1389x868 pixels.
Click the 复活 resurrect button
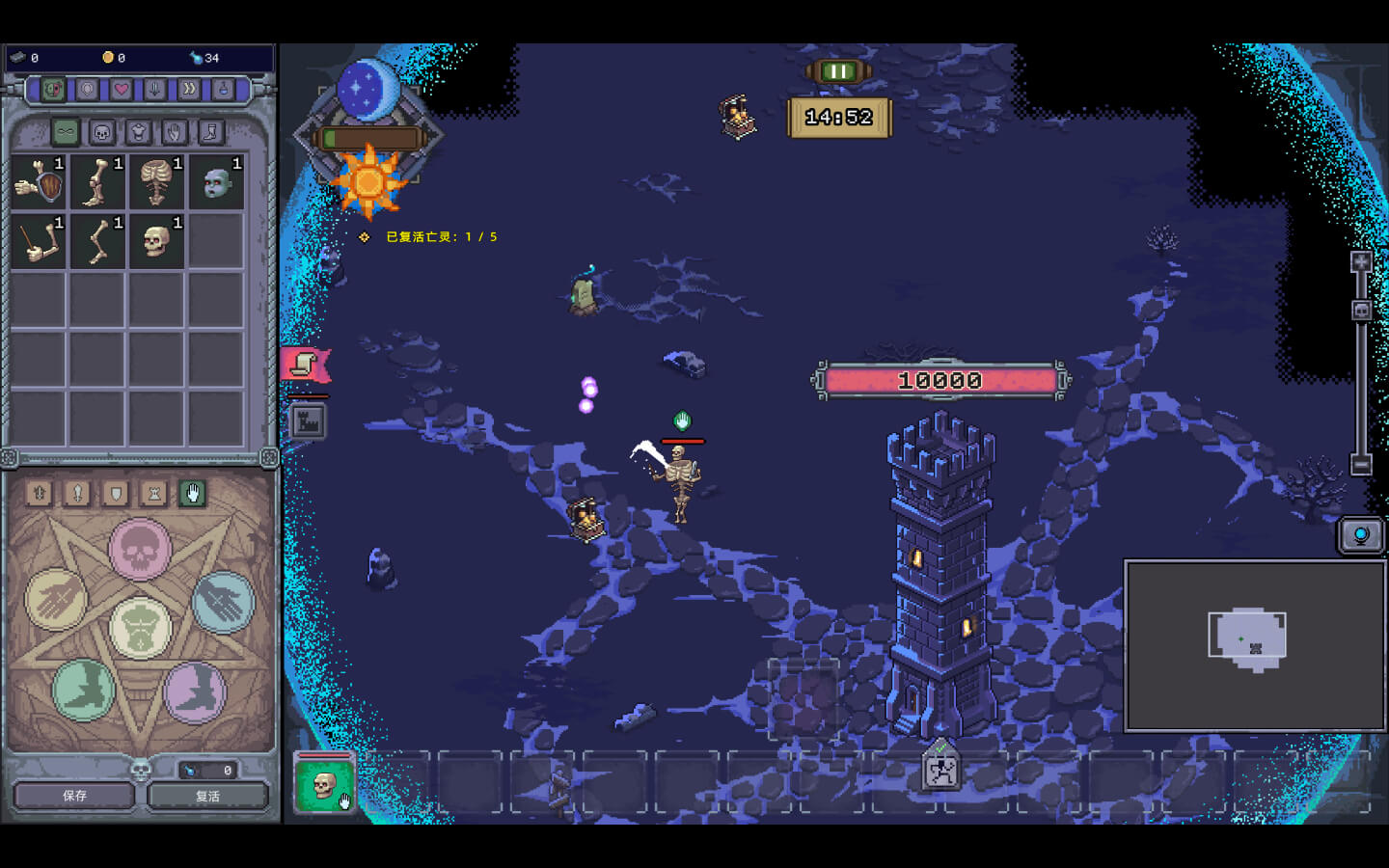207,796
